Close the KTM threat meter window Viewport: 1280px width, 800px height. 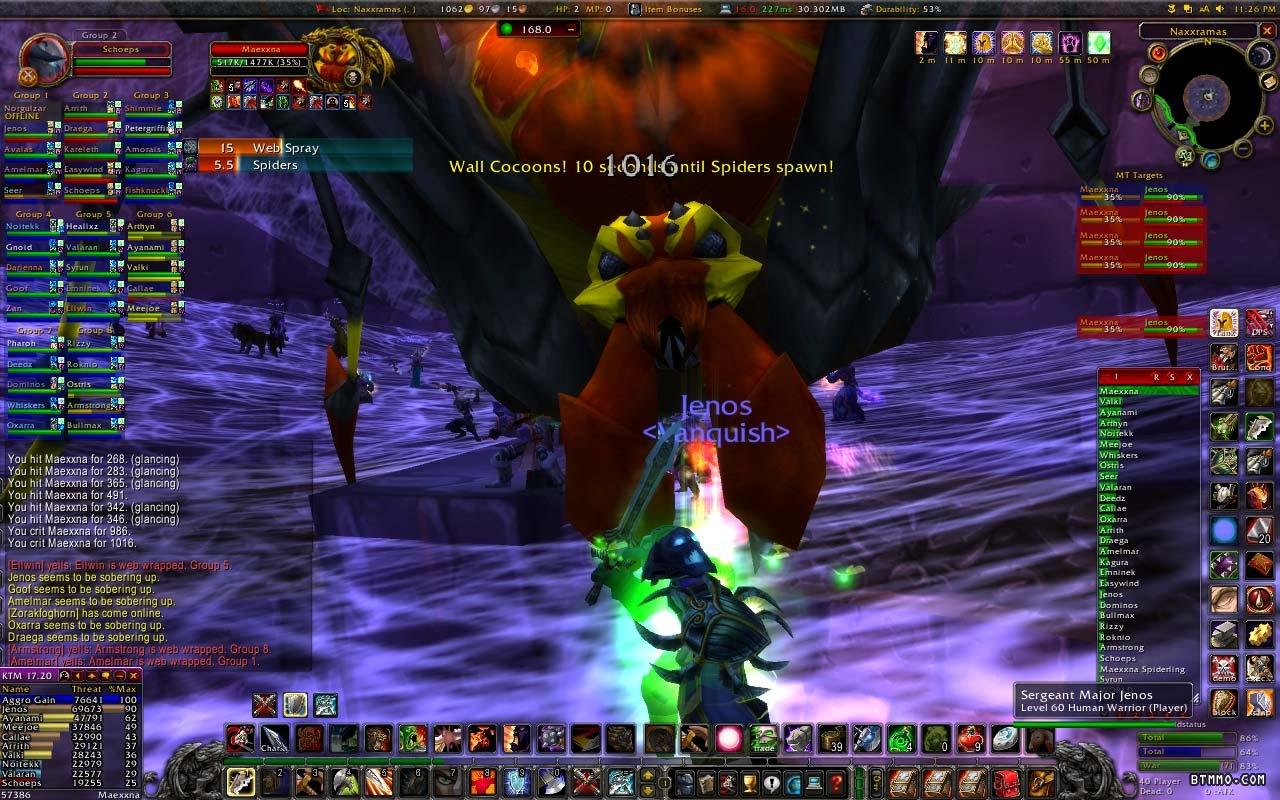(133, 676)
